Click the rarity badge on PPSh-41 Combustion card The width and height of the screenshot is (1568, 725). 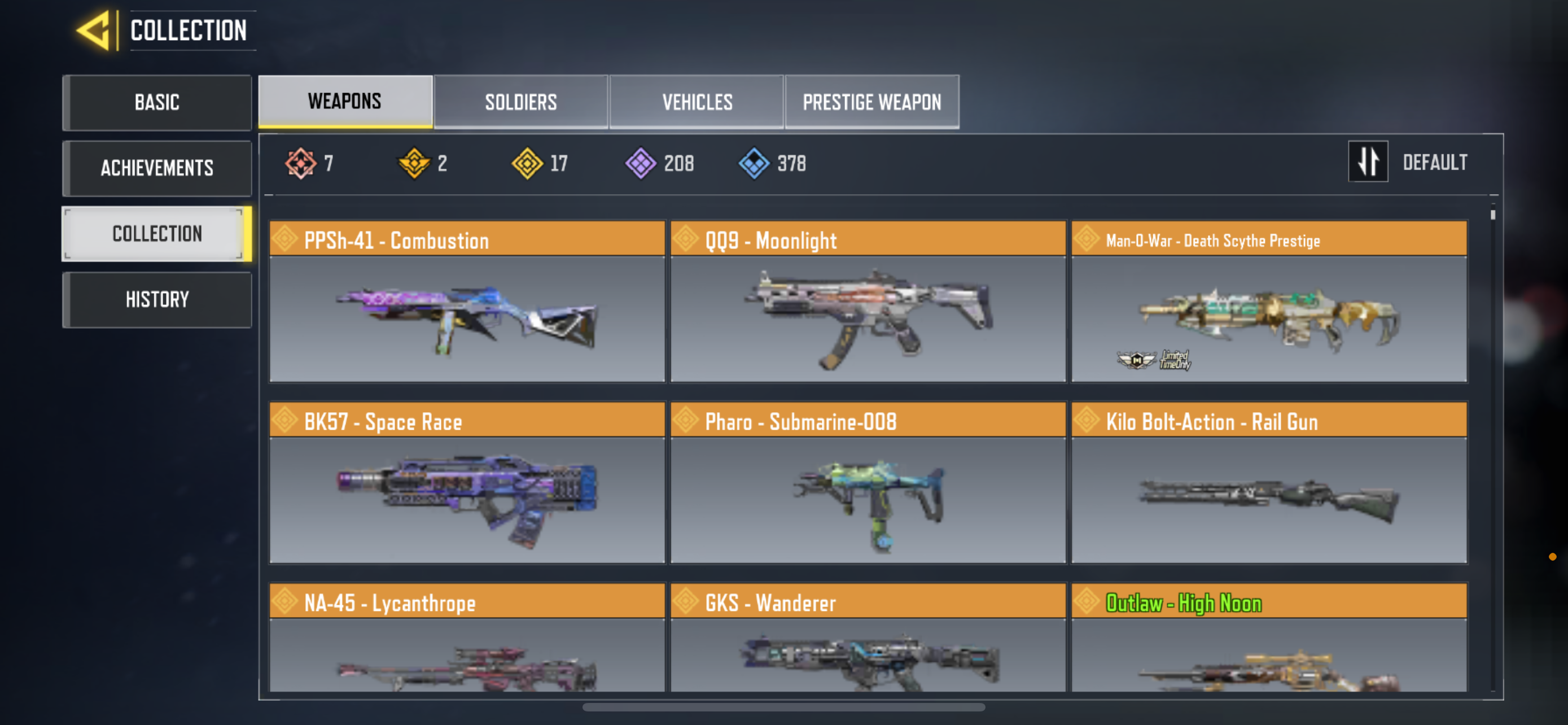tap(286, 240)
